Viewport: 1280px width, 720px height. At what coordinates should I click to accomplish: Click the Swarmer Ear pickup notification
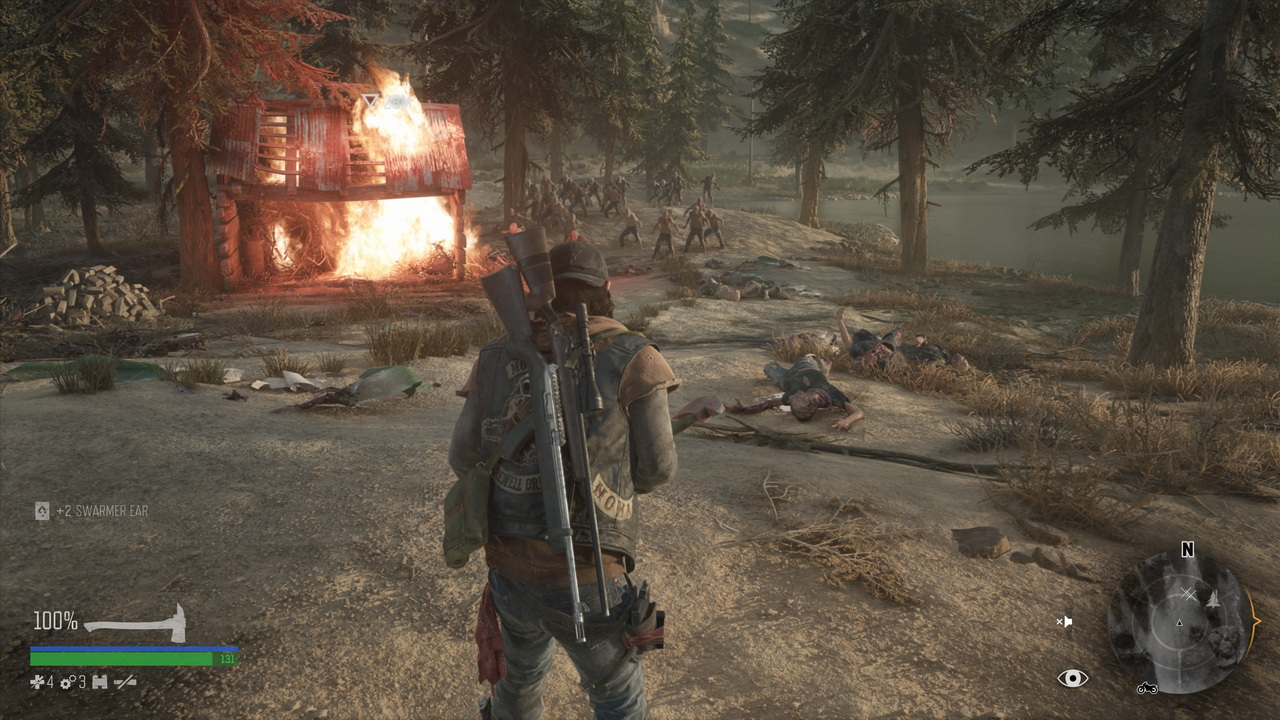(x=92, y=511)
